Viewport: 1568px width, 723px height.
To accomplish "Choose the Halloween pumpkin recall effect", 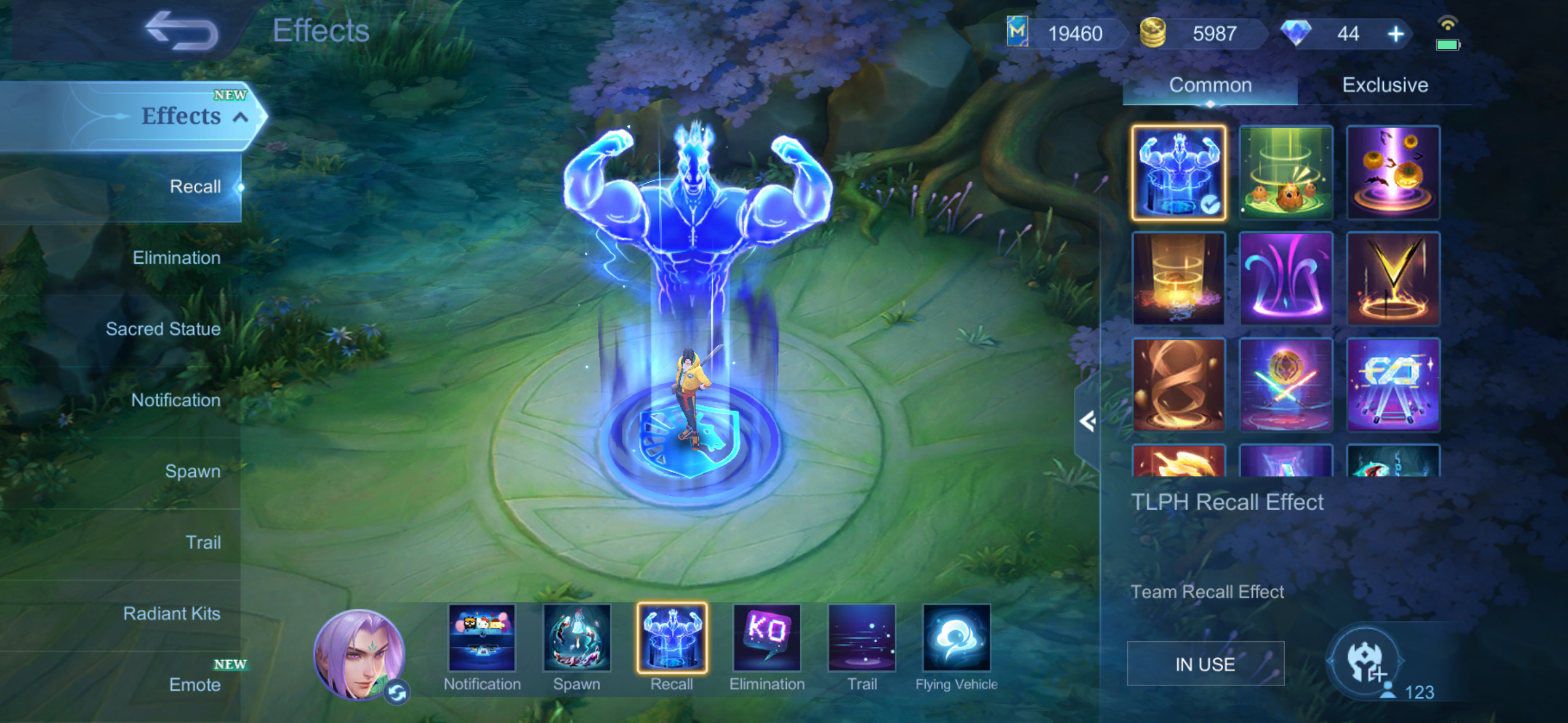I will click(1392, 173).
